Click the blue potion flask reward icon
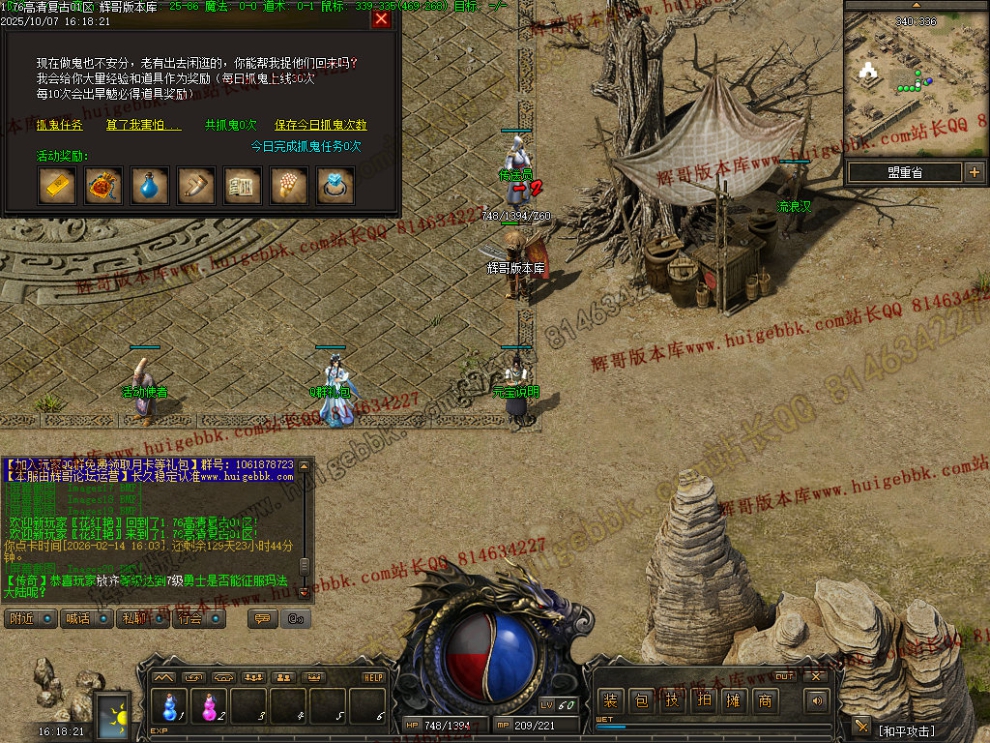The height and width of the screenshot is (743, 990). tap(150, 186)
